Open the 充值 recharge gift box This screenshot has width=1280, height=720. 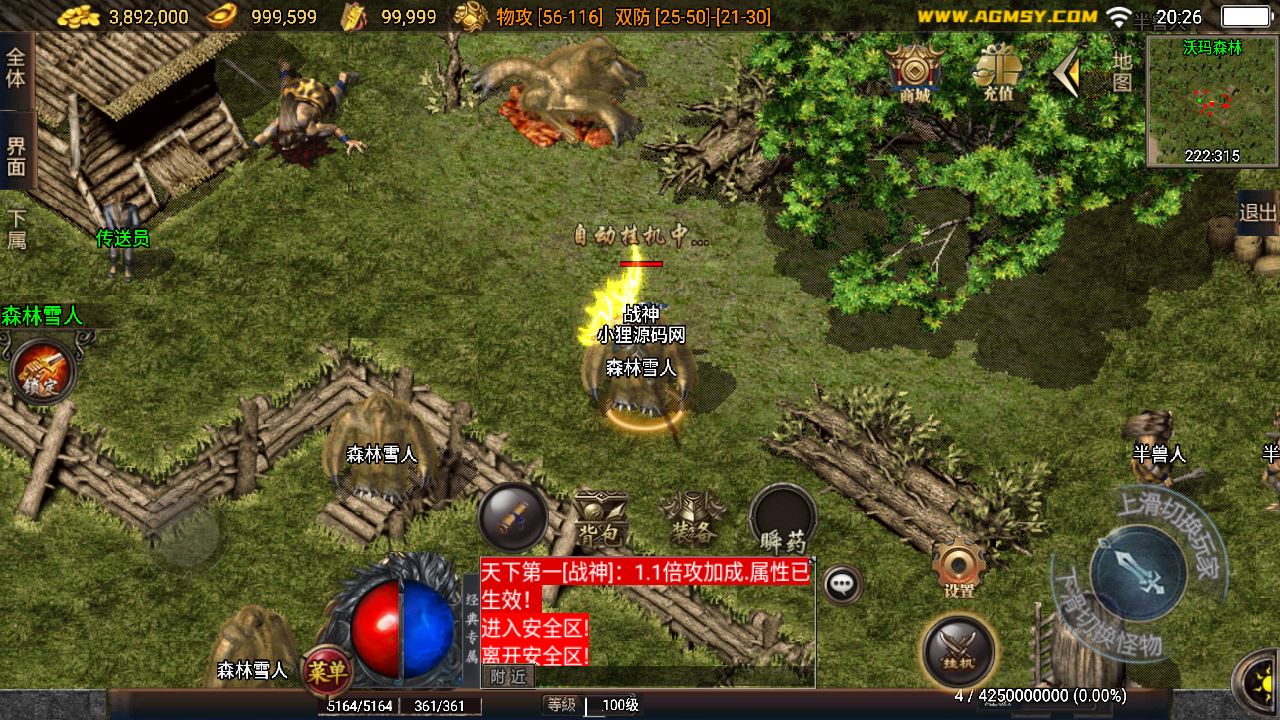[997, 72]
